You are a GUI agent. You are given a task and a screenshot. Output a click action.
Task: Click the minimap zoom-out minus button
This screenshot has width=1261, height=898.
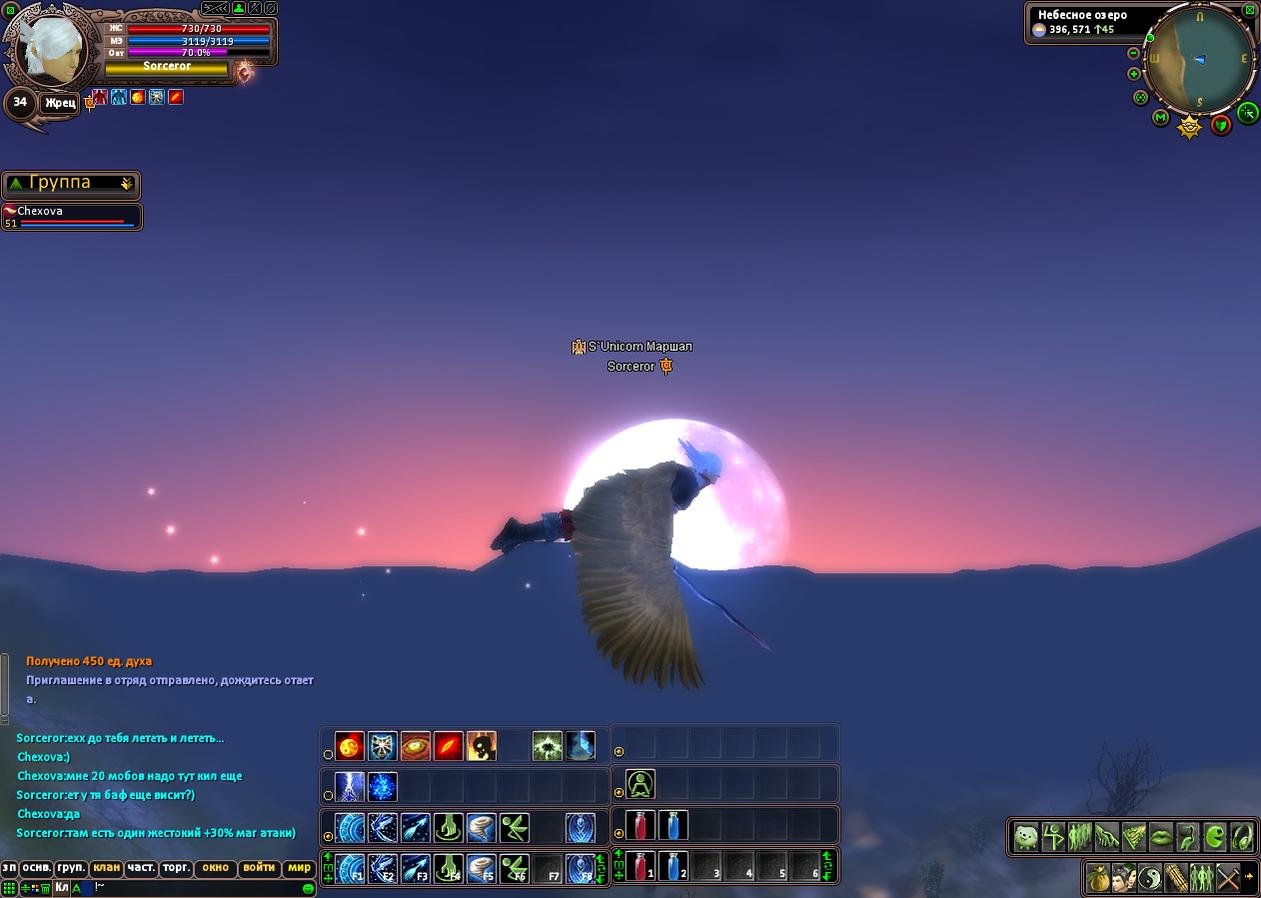coord(1133,53)
